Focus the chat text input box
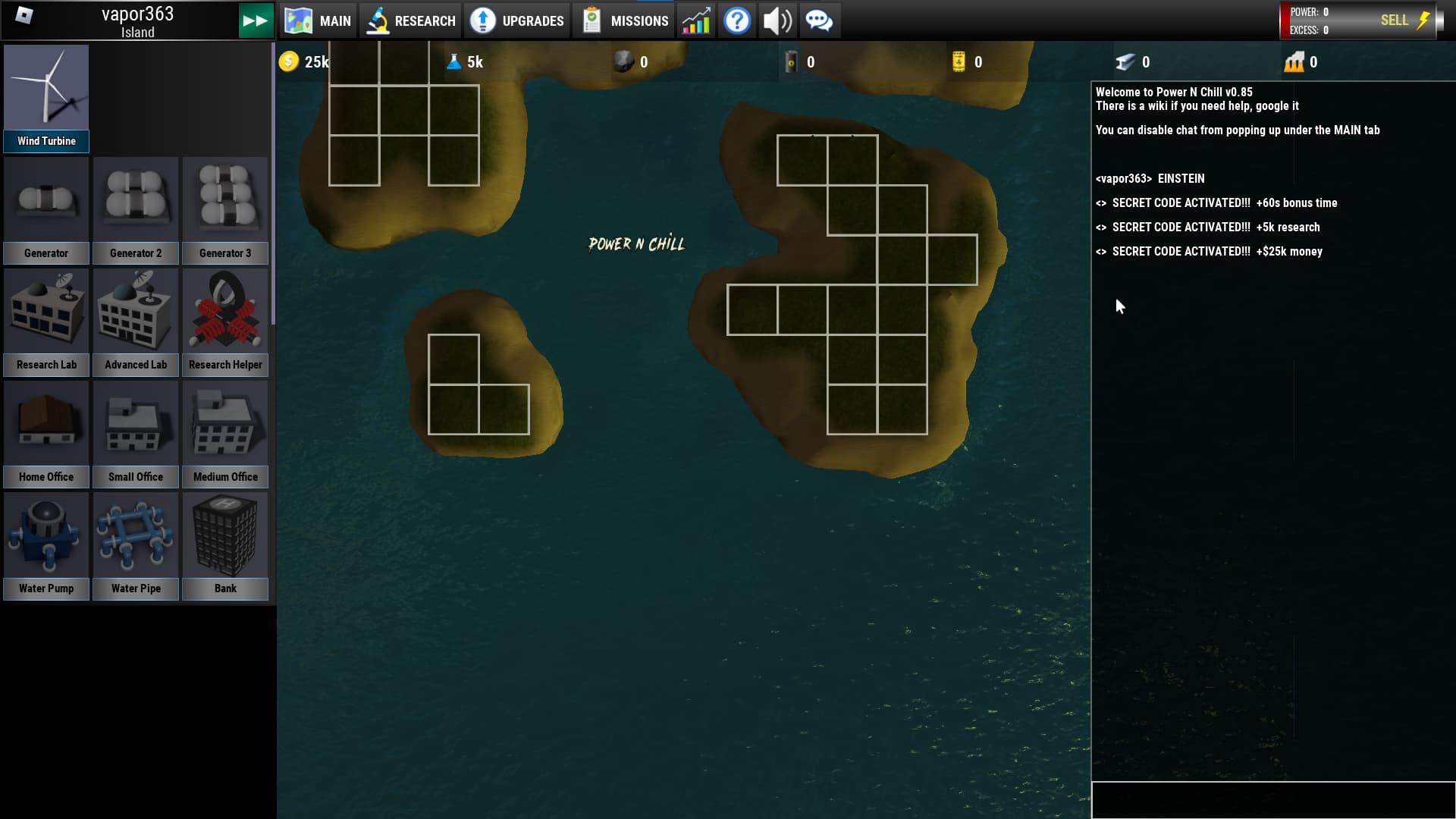 (1272, 800)
